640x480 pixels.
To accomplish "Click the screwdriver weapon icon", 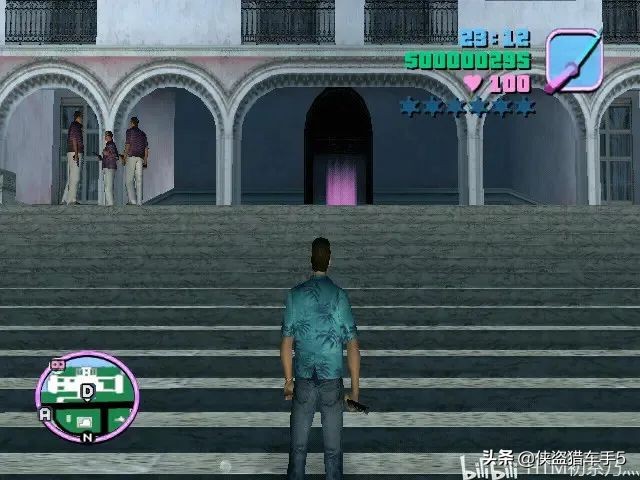I will pyautogui.click(x=576, y=60).
